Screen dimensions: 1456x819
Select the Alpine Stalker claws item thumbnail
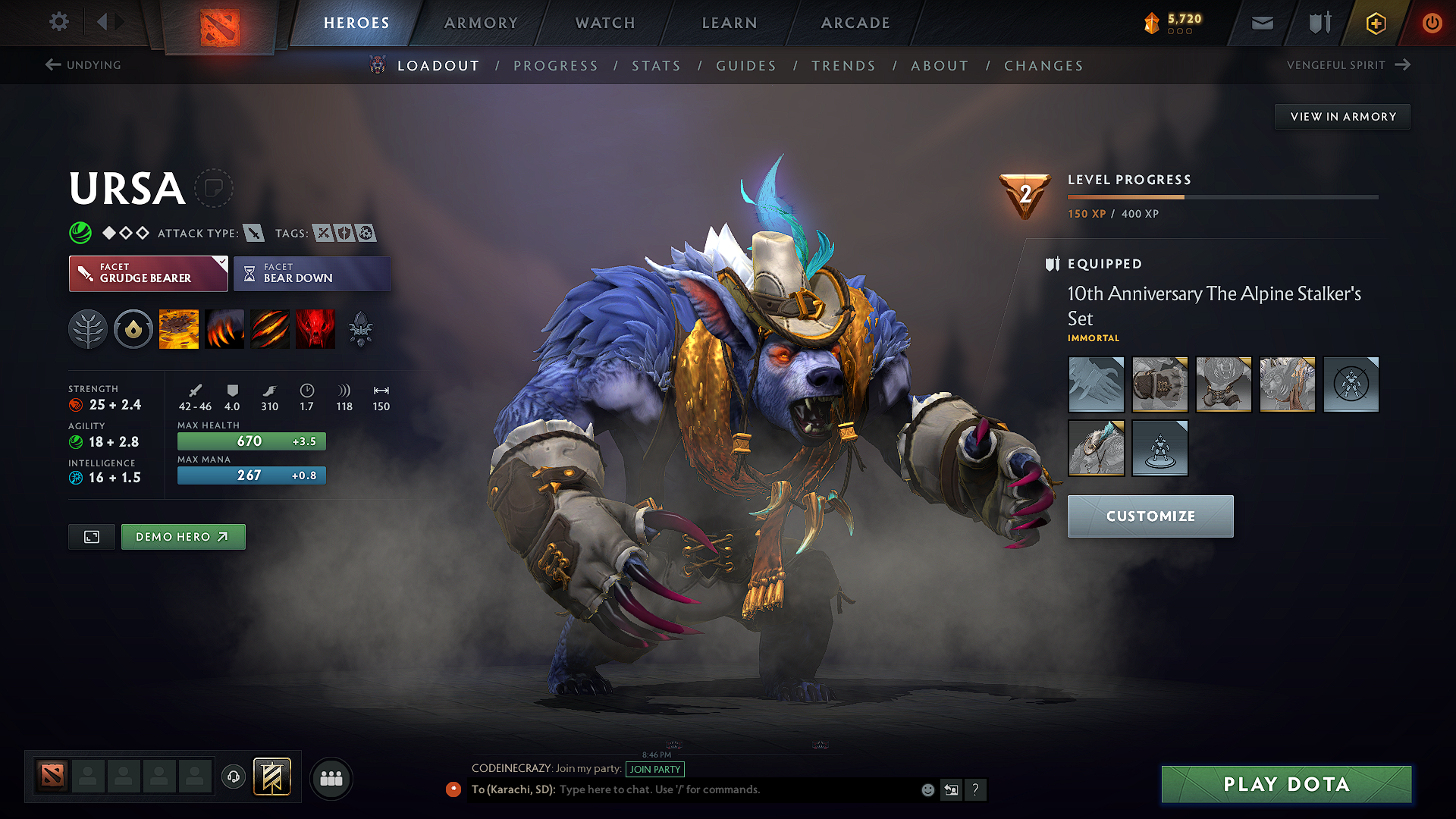(1096, 384)
